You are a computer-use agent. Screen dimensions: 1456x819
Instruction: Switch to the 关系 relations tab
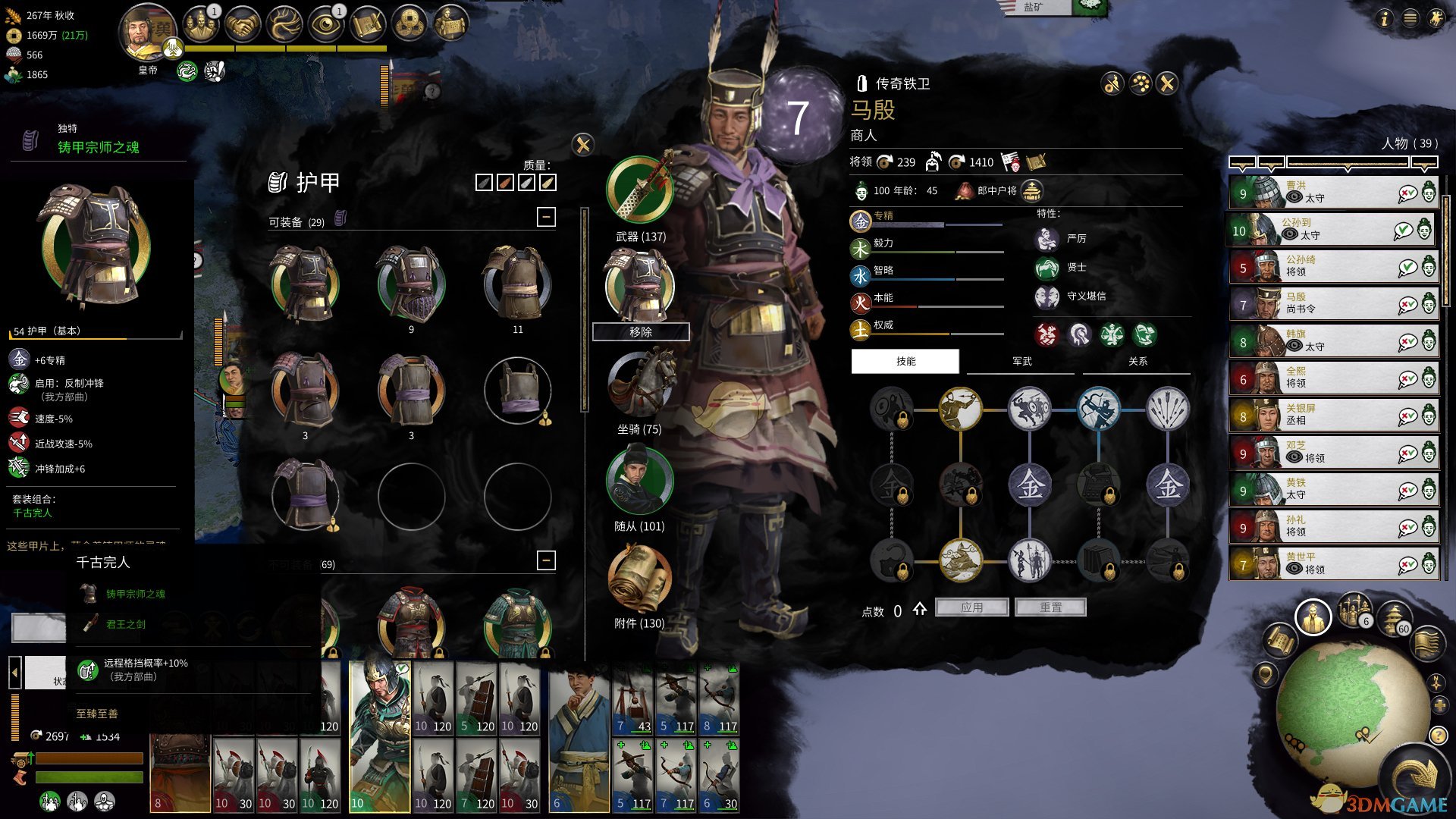(x=1137, y=362)
